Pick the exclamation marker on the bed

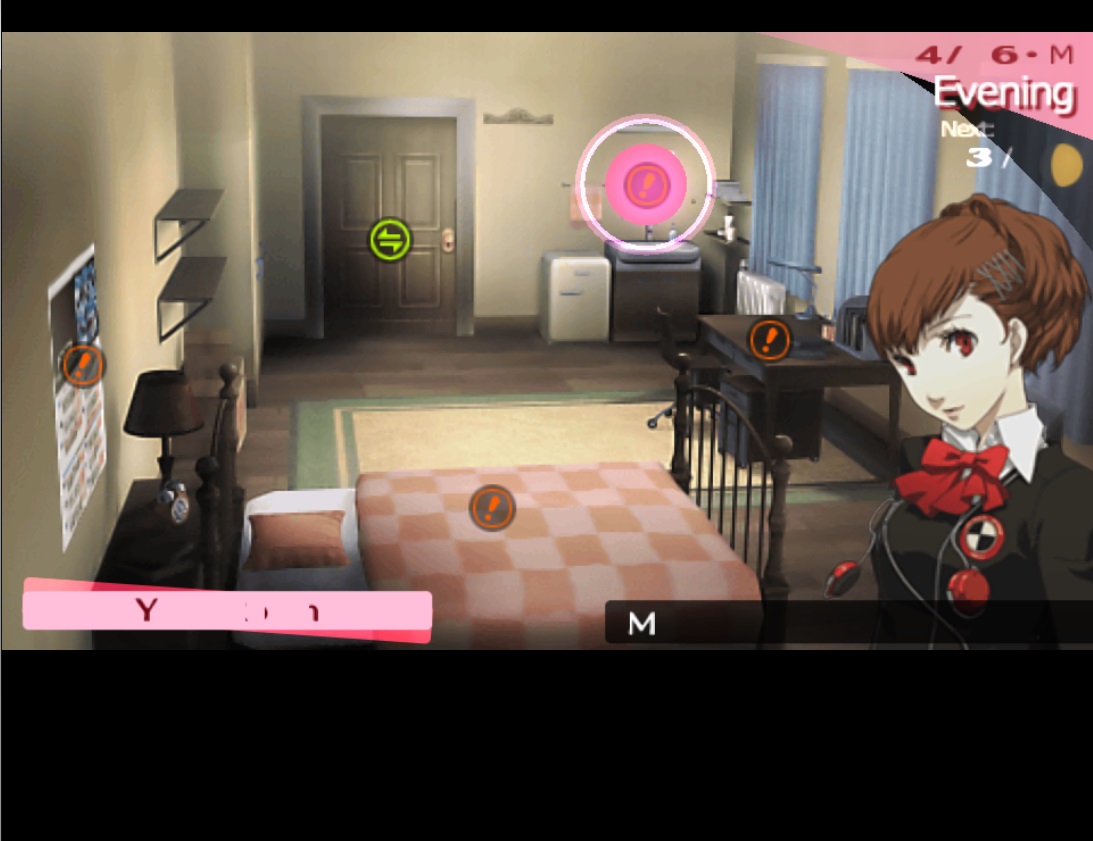point(492,507)
